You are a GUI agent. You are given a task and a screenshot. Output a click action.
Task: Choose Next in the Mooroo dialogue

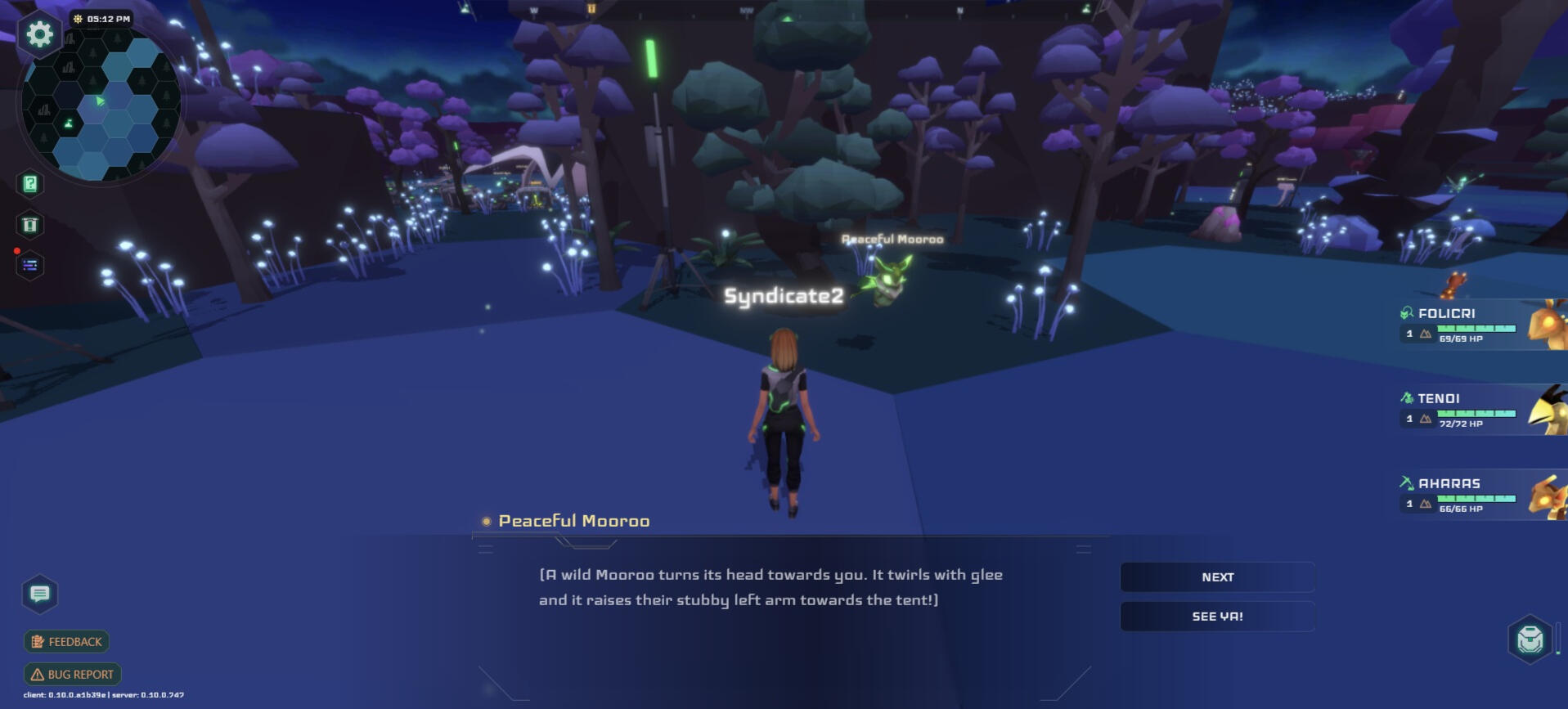coord(1217,577)
